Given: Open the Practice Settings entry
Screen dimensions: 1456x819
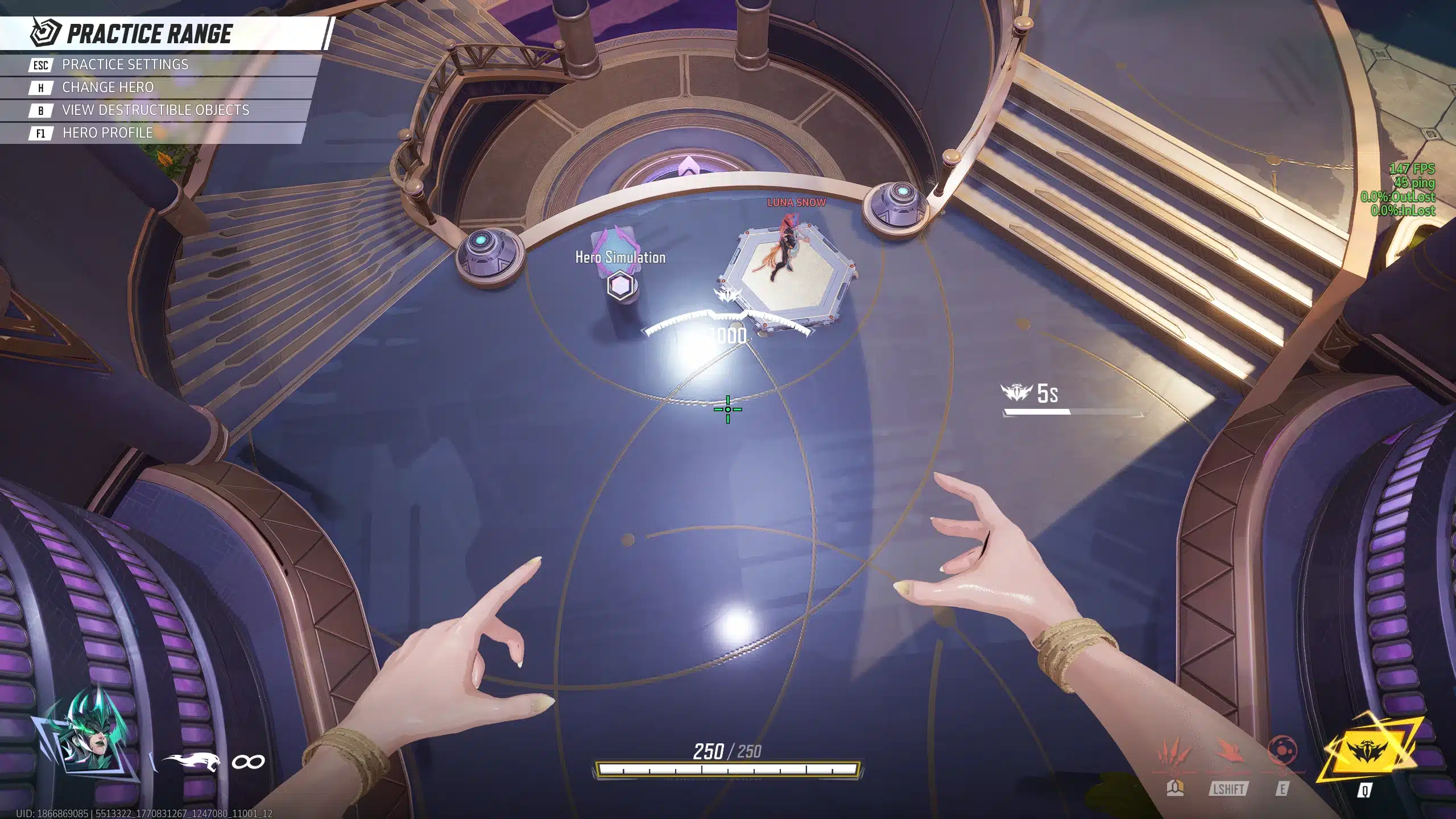Looking at the screenshot, I should (125, 65).
